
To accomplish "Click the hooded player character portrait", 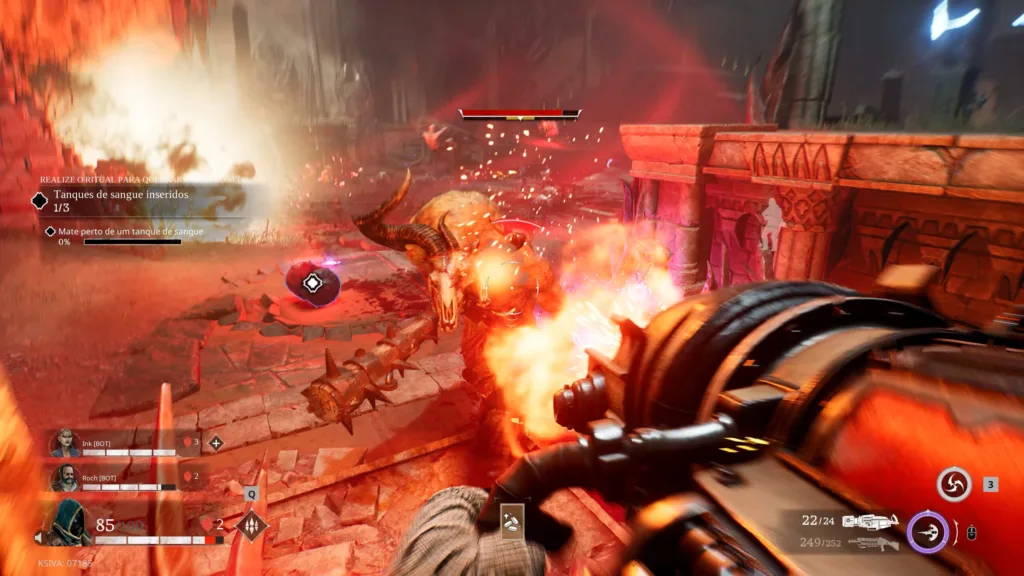I will (x=67, y=523).
